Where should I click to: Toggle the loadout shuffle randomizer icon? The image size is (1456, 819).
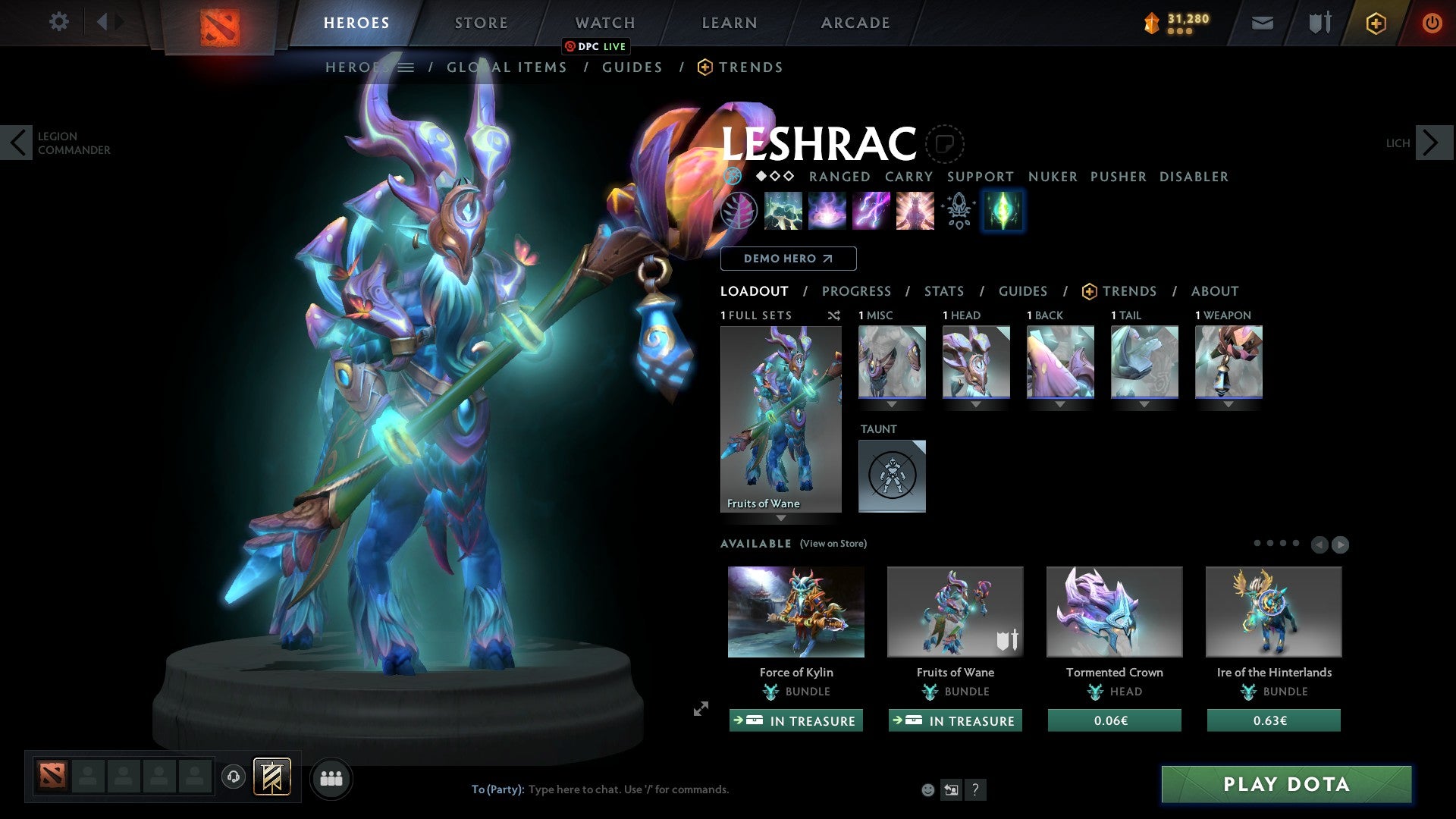(x=834, y=315)
